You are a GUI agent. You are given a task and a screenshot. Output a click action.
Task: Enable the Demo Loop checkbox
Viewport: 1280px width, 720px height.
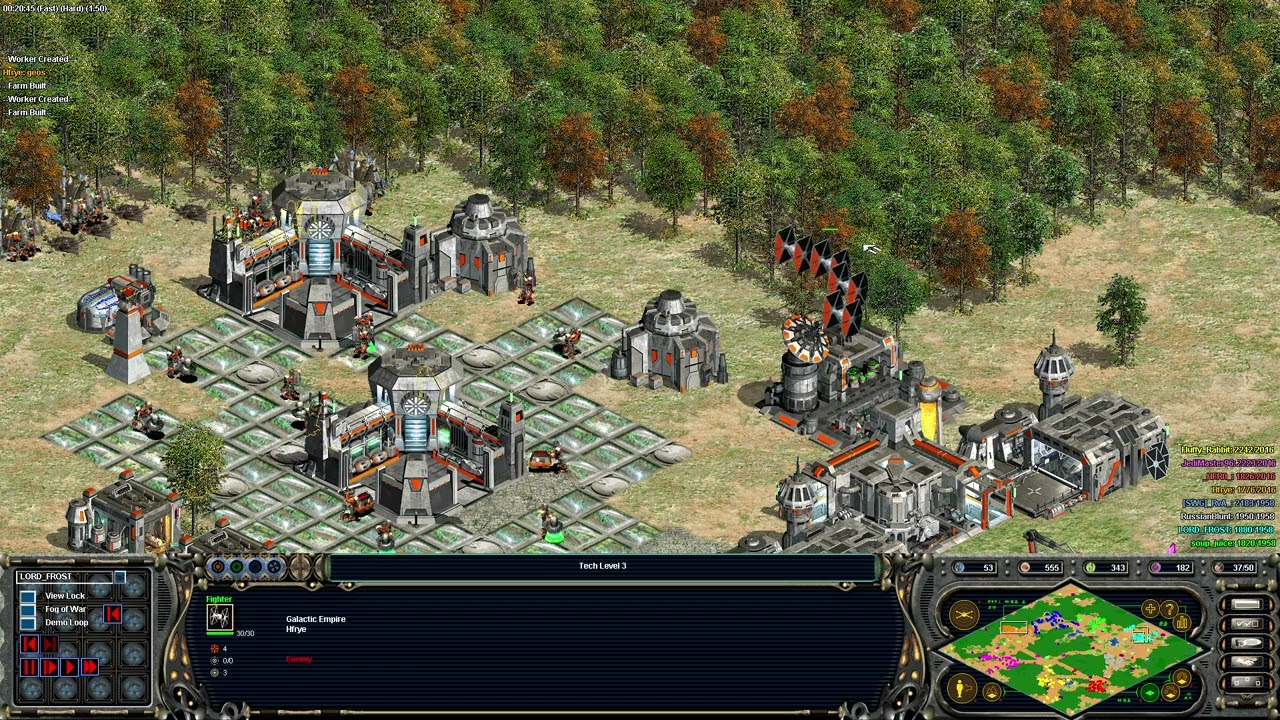tap(28, 623)
